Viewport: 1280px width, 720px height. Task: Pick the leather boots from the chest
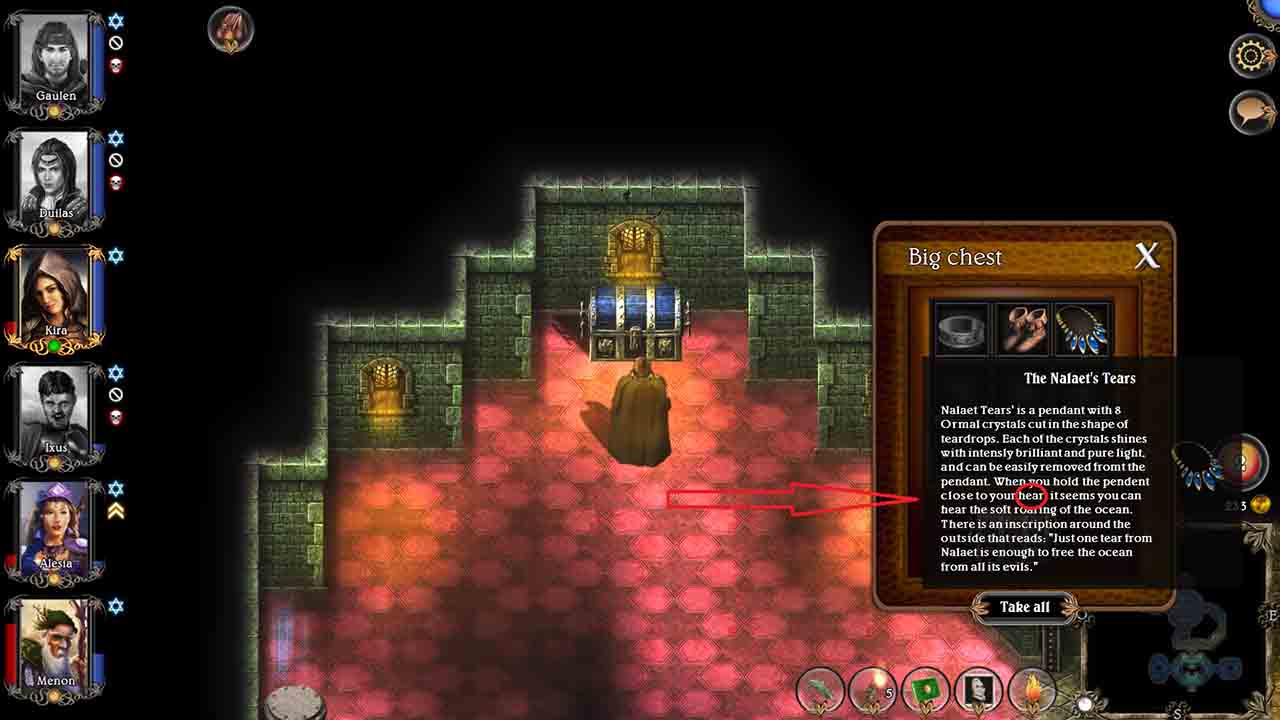(x=1022, y=329)
